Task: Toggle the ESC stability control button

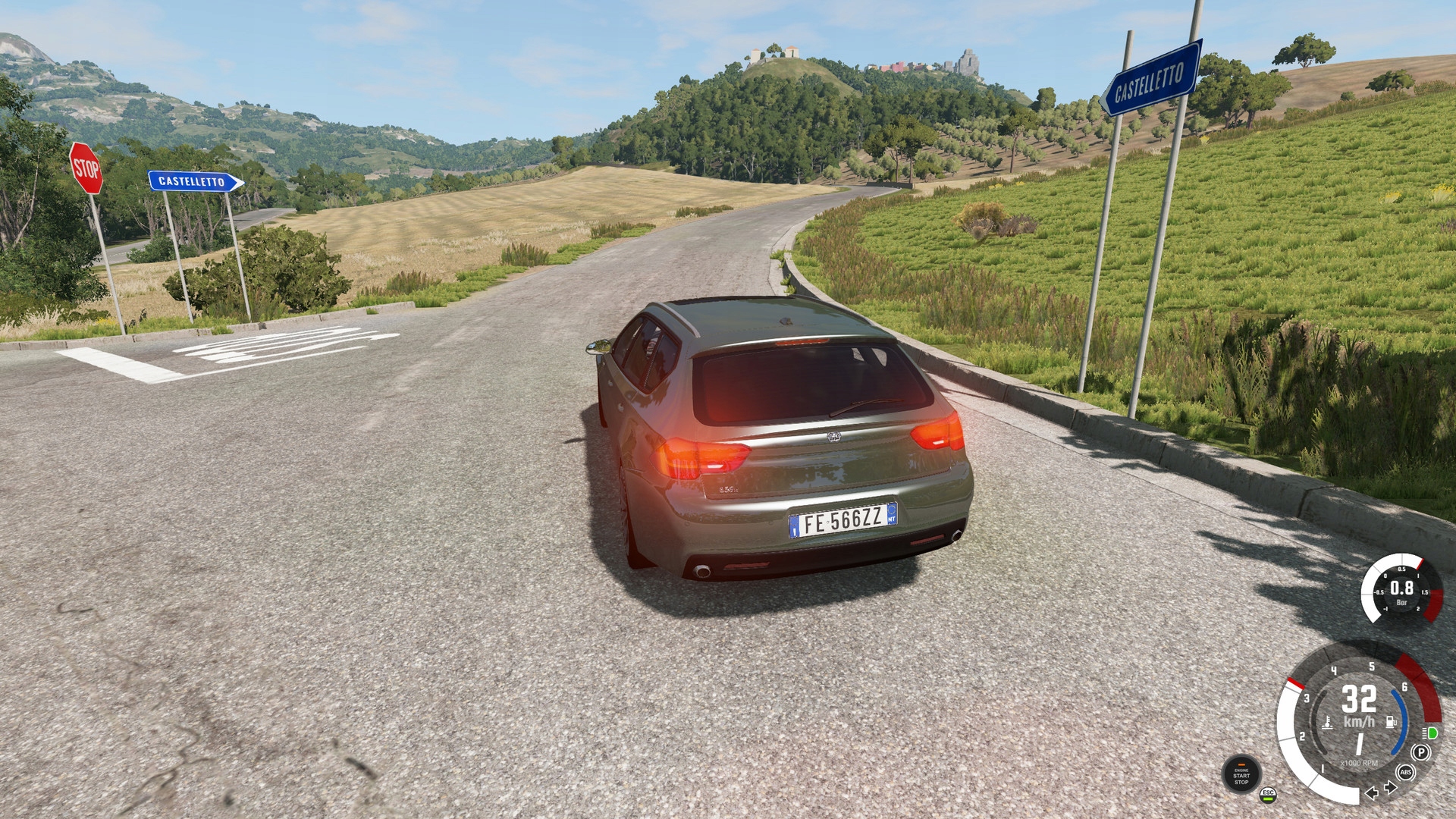Action: click(x=1269, y=792)
